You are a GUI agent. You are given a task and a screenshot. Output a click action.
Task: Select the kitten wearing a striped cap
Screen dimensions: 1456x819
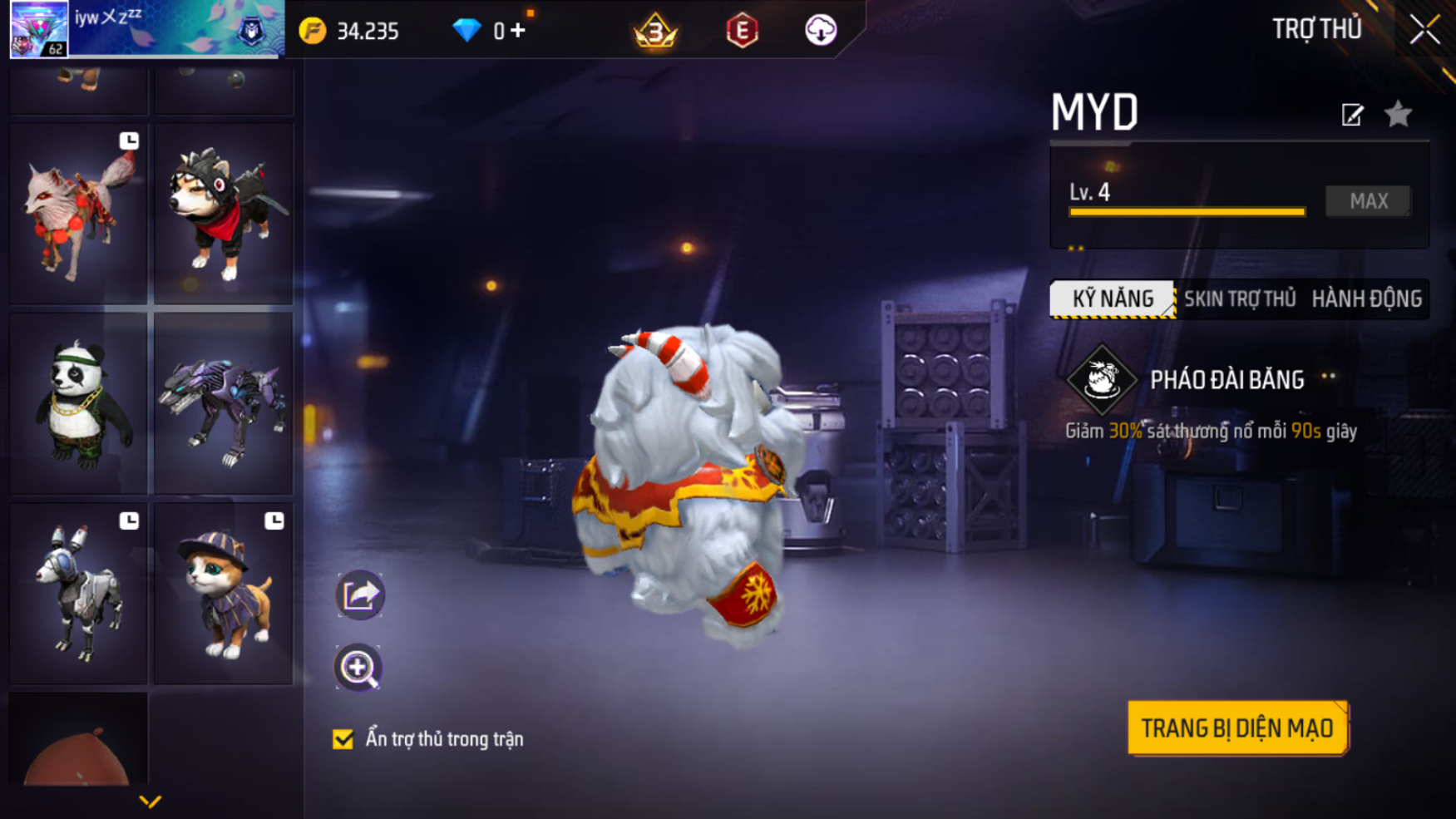(224, 593)
